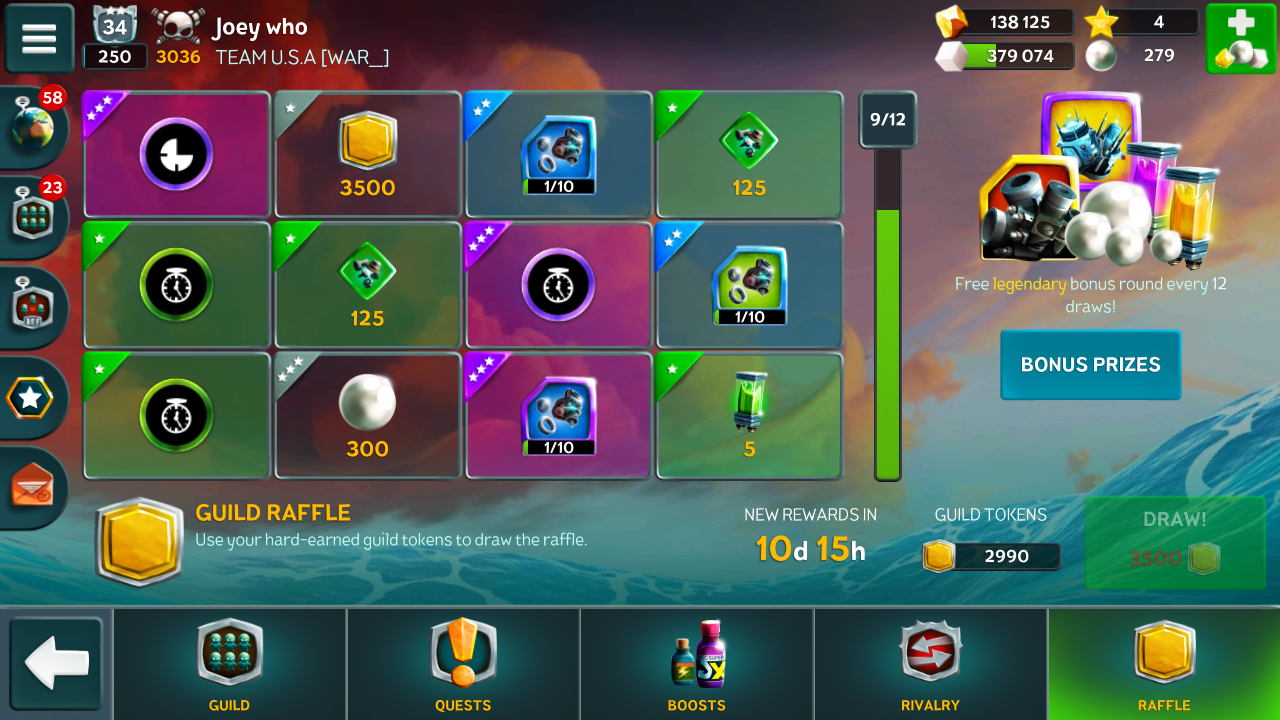Open the mail envelope icon

pyautogui.click(x=32, y=487)
